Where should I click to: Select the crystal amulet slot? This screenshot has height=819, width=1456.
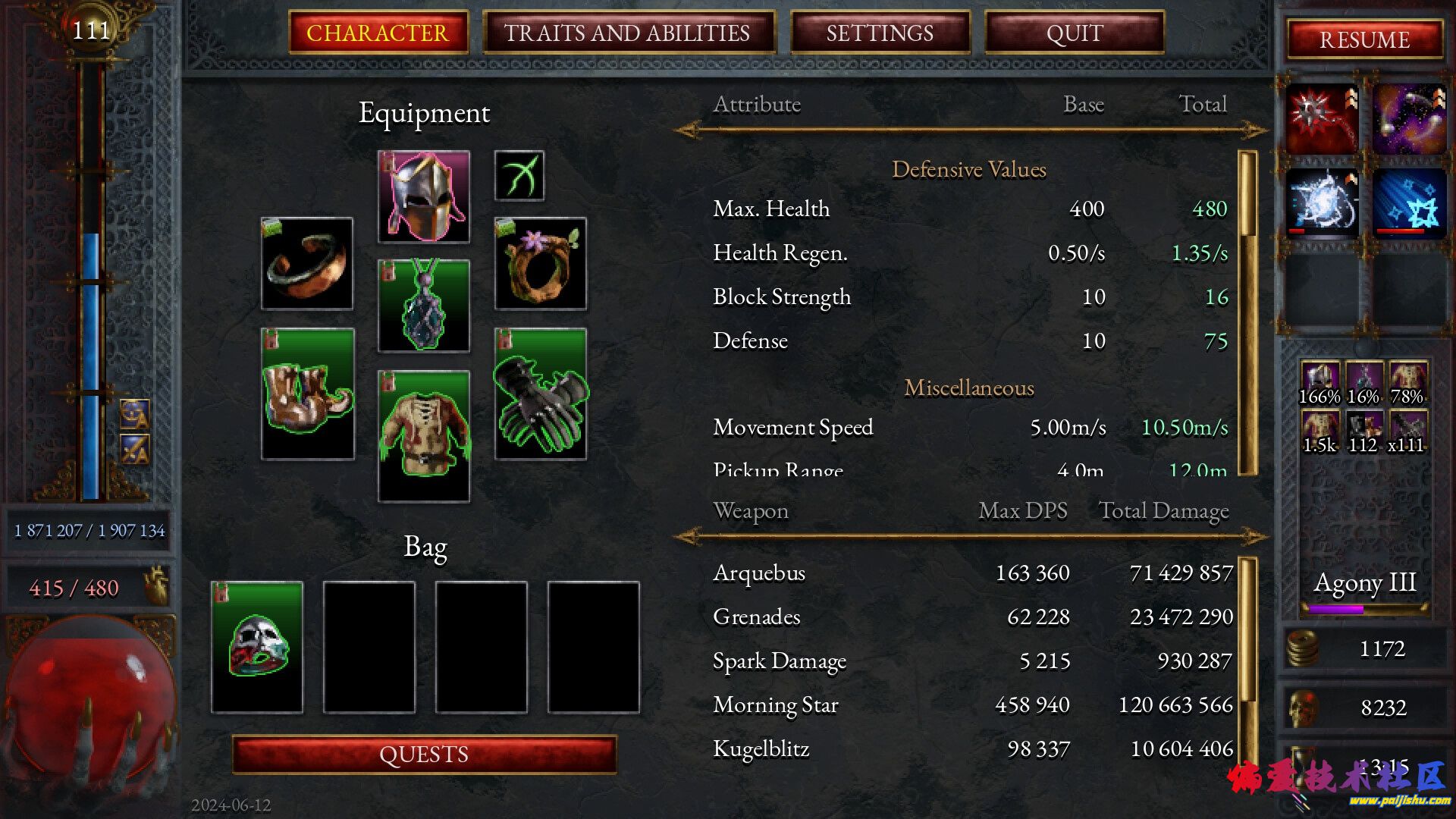click(x=424, y=306)
